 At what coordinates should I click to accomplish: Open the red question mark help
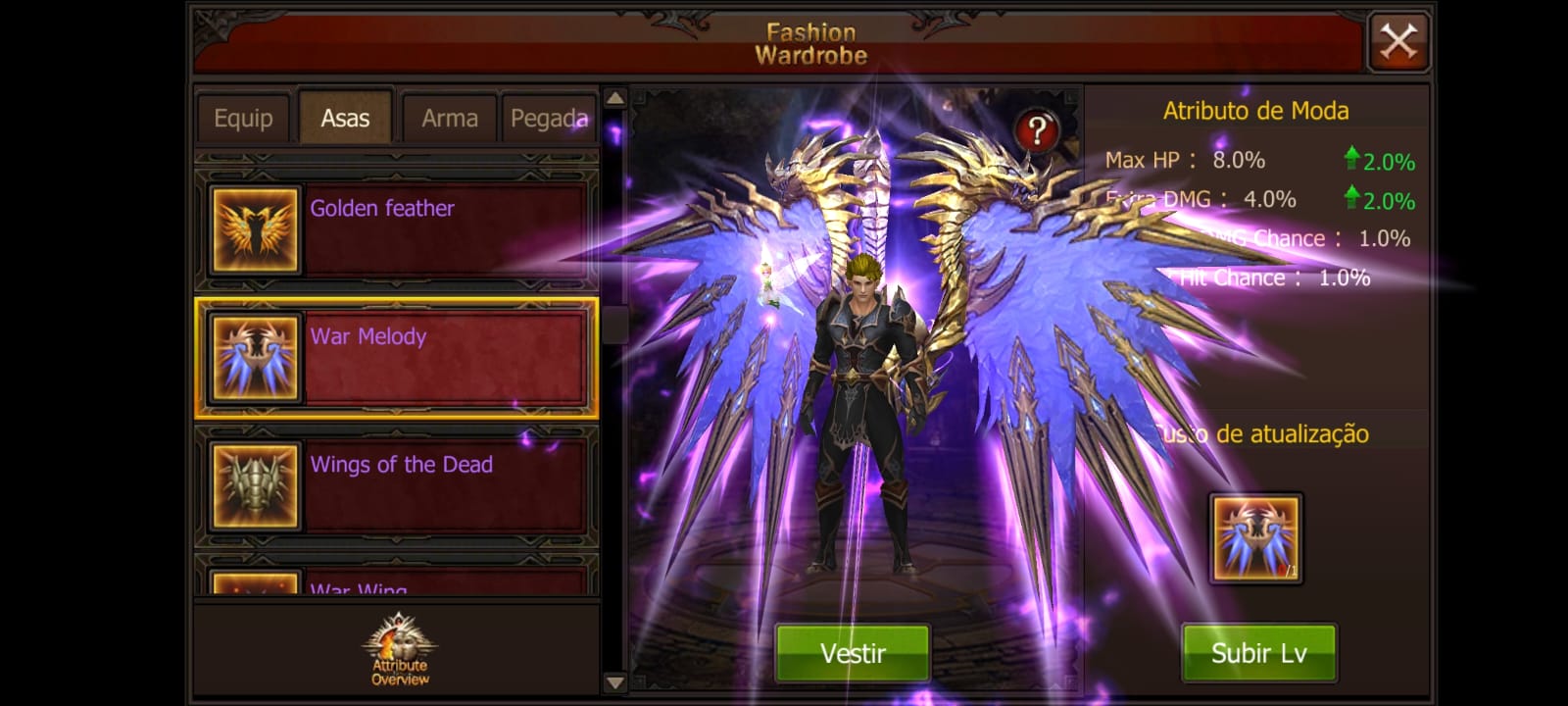1036,130
